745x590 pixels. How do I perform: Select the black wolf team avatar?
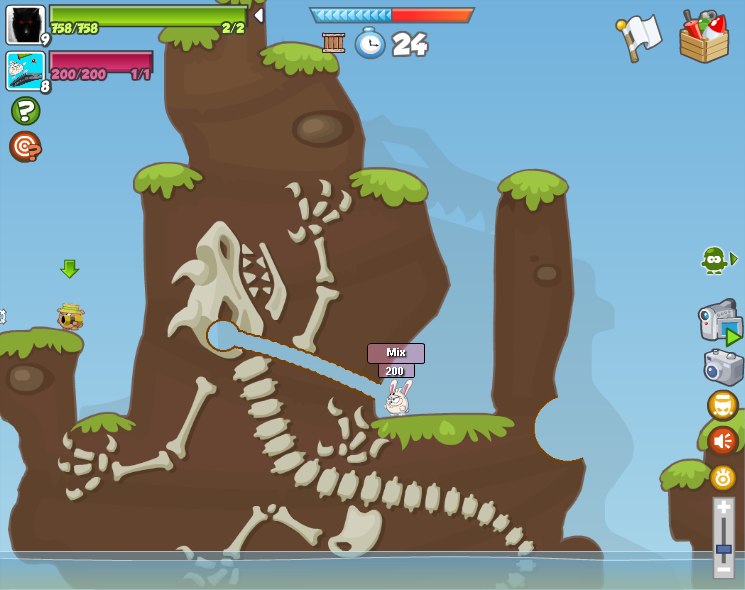(25, 24)
